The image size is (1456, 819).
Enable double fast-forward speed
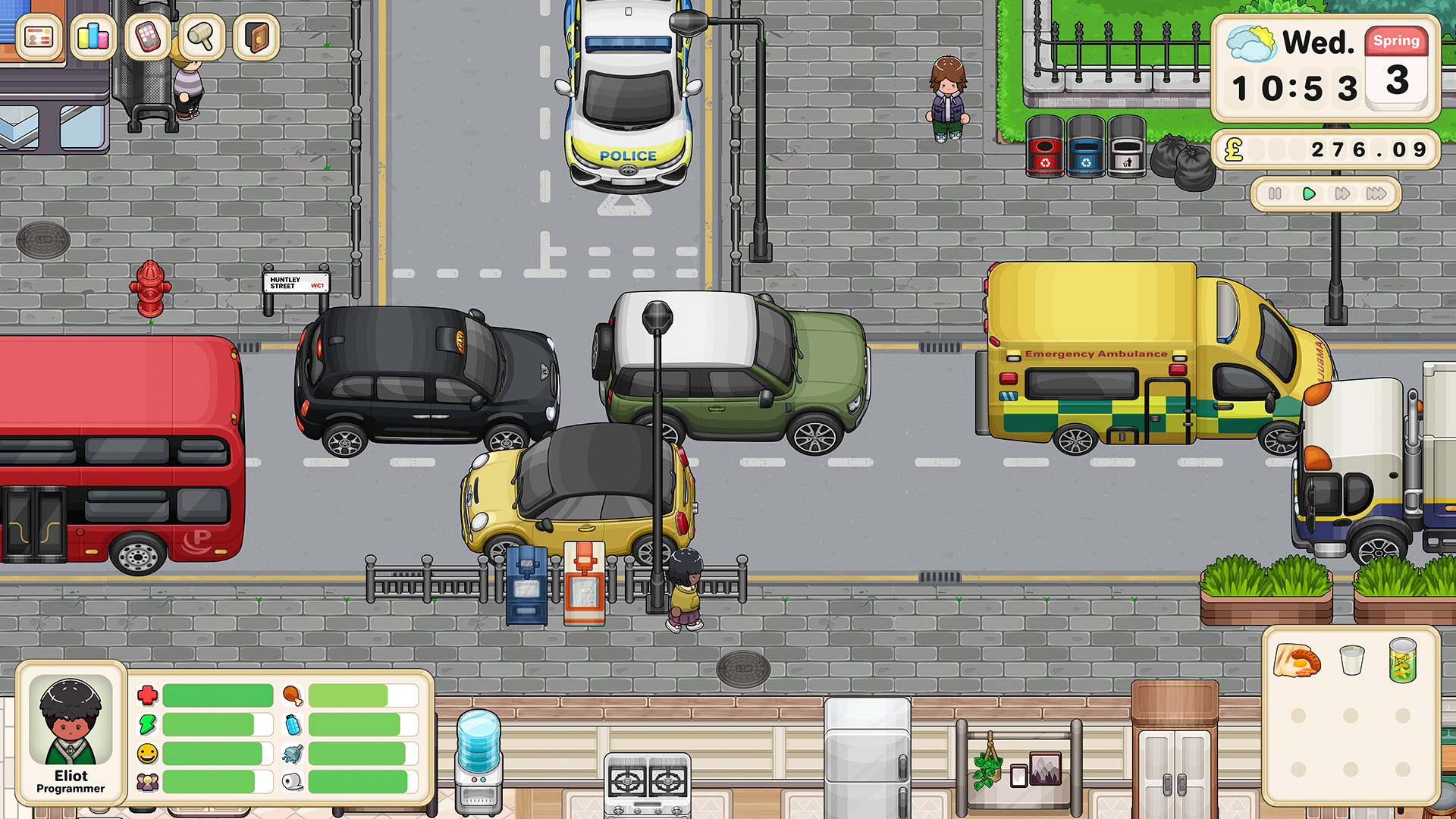1342,194
